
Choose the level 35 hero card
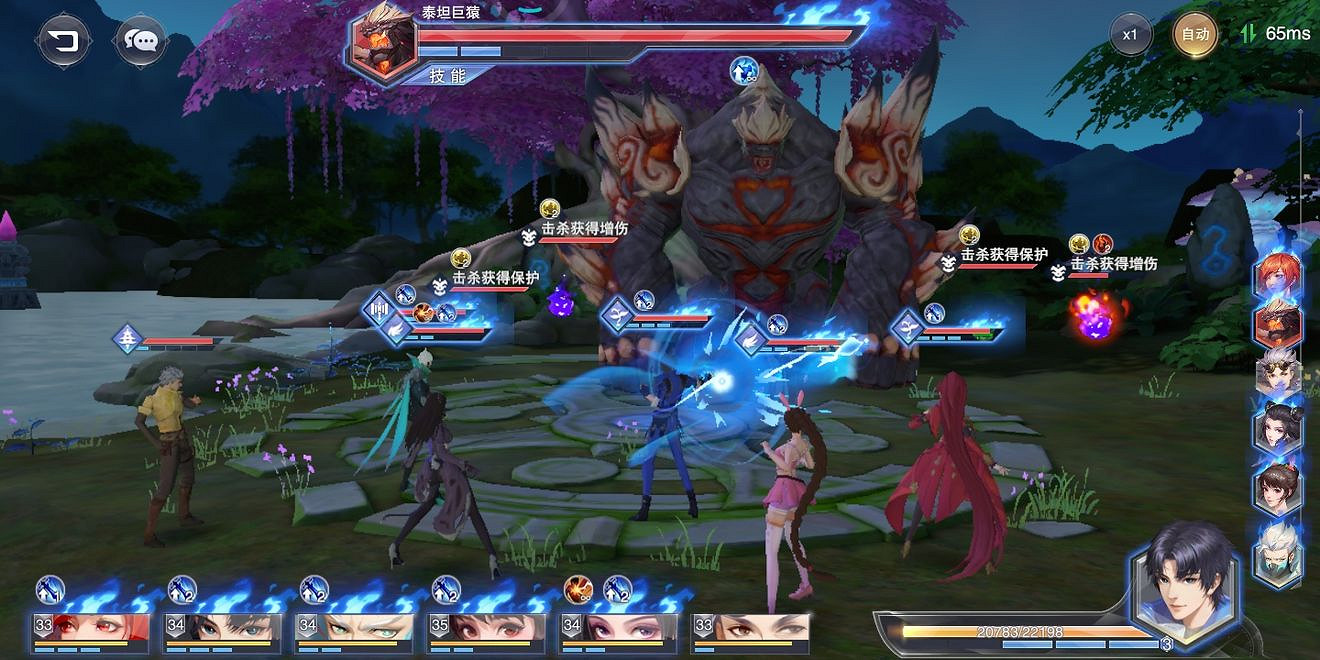coord(487,630)
